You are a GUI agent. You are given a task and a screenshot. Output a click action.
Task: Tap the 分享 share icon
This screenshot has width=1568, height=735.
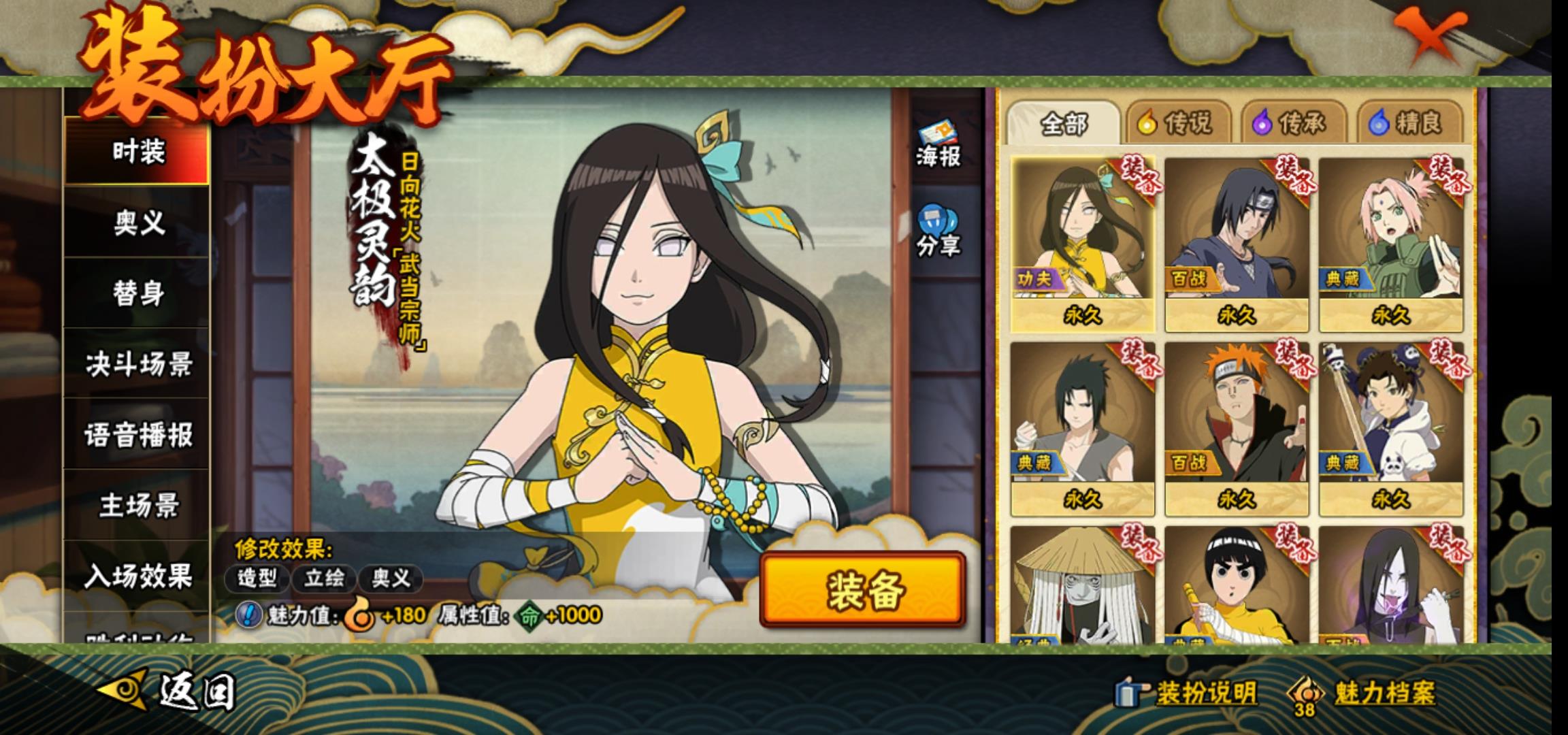937,231
